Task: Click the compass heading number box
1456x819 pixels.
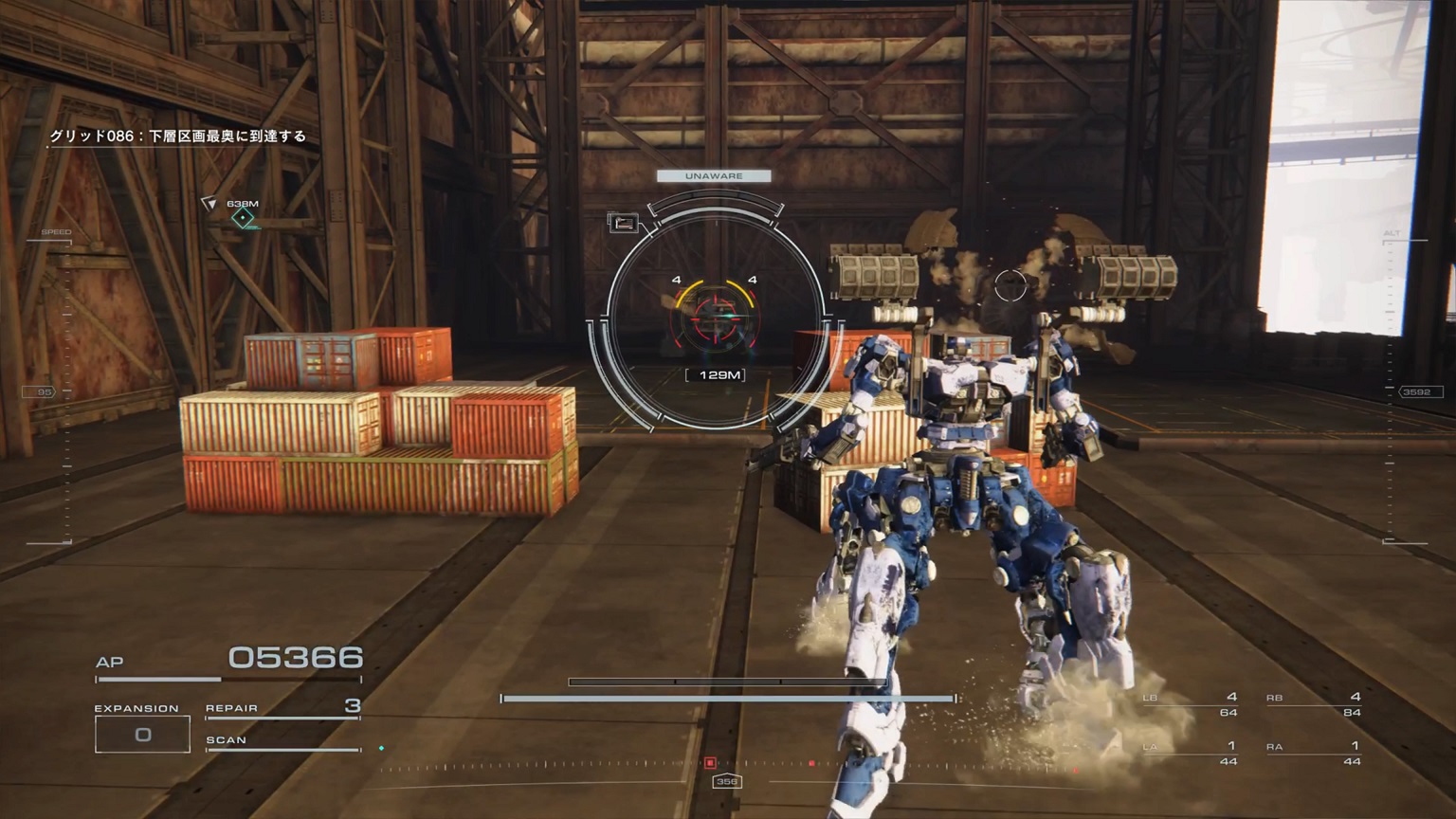Action: click(727, 782)
